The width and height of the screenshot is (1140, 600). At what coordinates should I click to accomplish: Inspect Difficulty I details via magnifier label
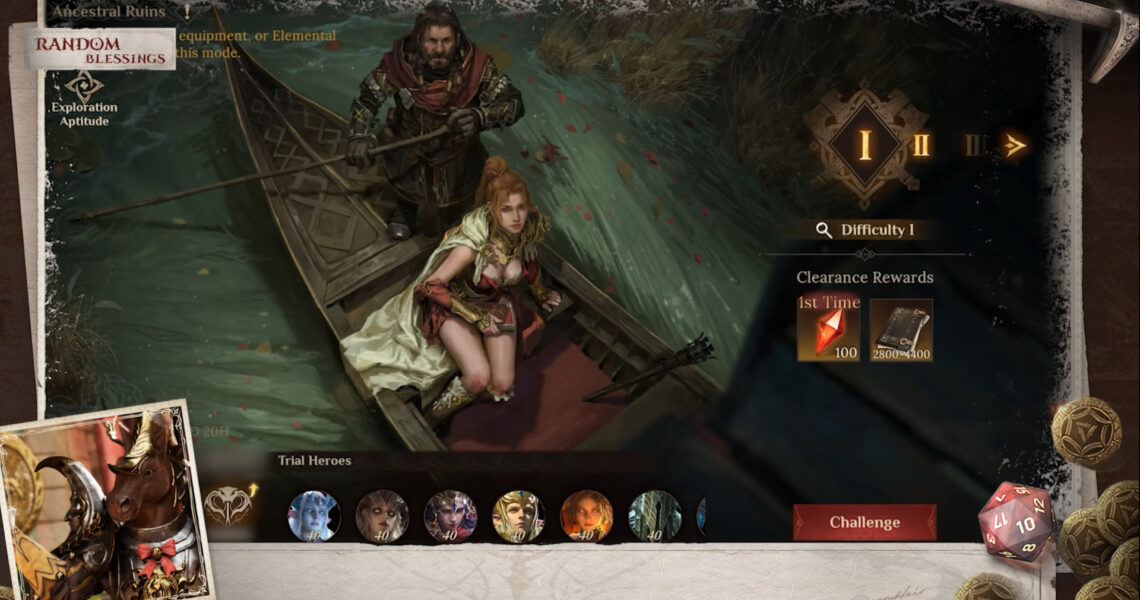click(x=865, y=230)
